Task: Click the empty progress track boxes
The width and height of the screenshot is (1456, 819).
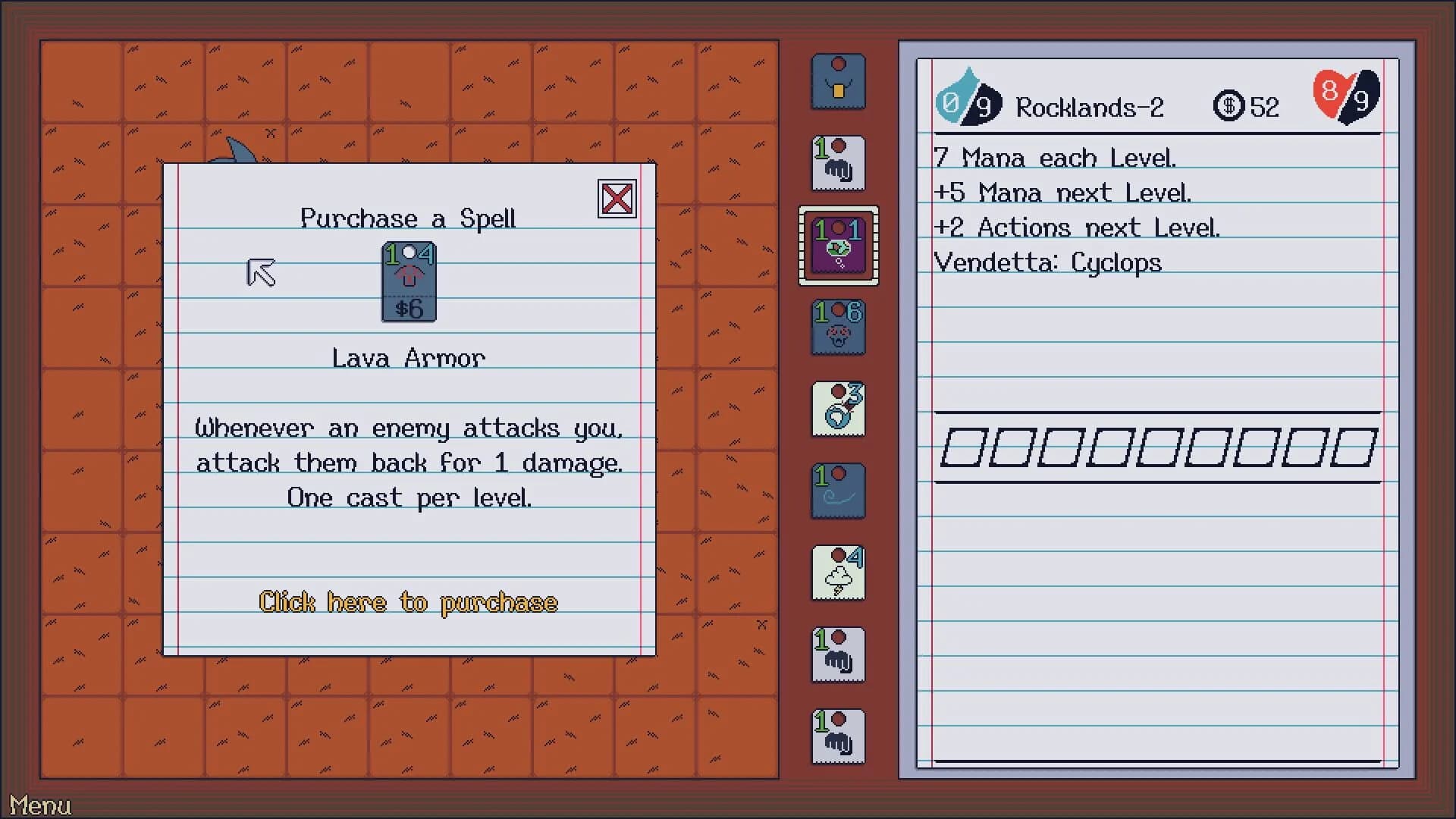Action: pos(1160,446)
